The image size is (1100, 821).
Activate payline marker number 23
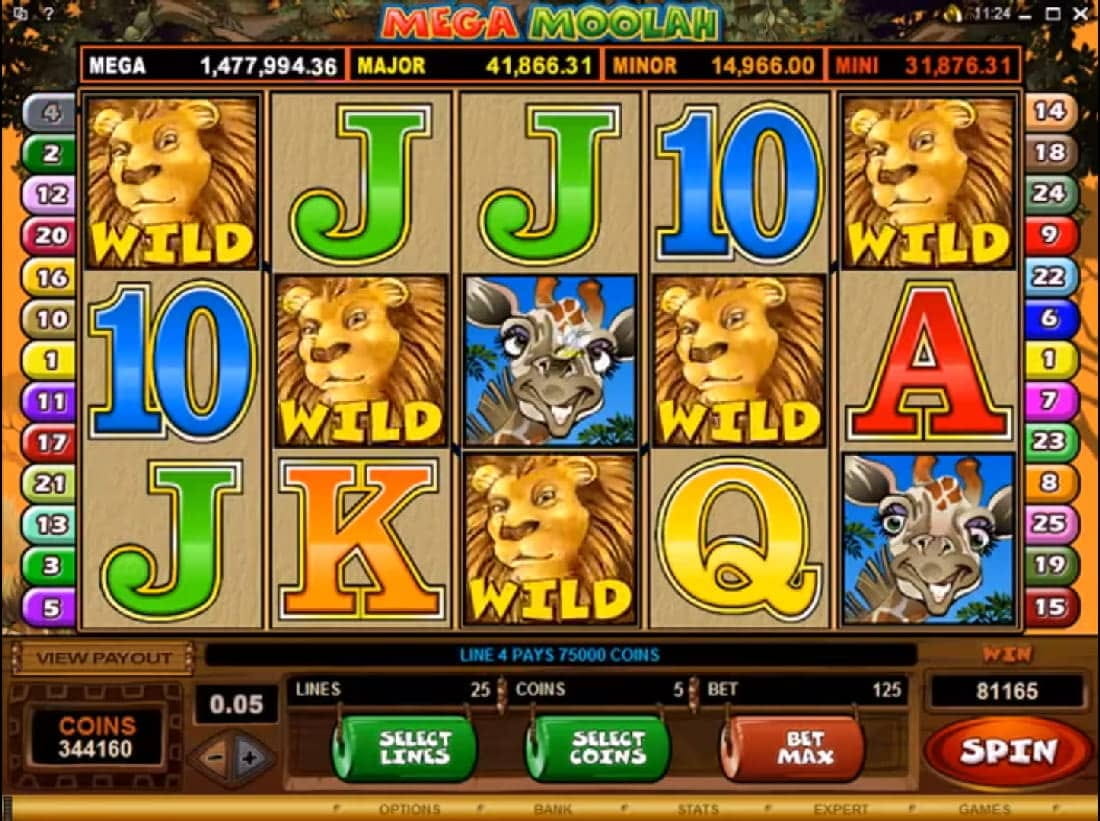tap(1050, 442)
